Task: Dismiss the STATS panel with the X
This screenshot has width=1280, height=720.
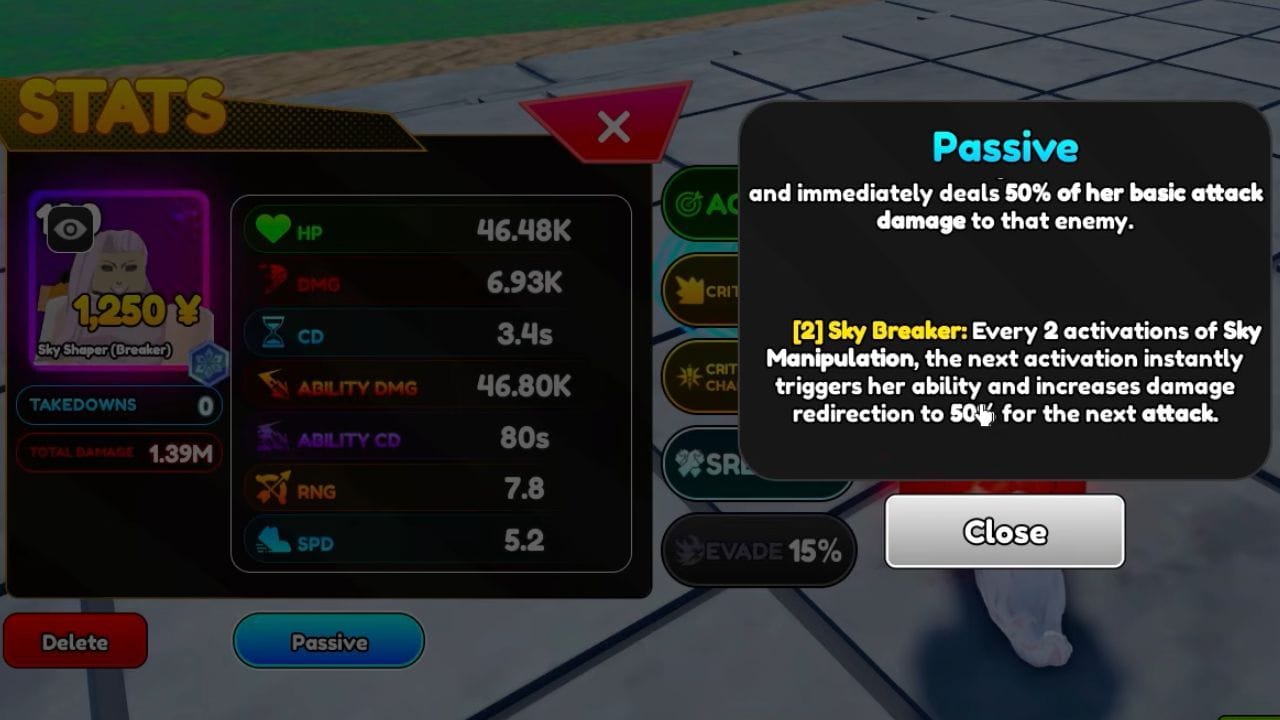Action: [612, 128]
